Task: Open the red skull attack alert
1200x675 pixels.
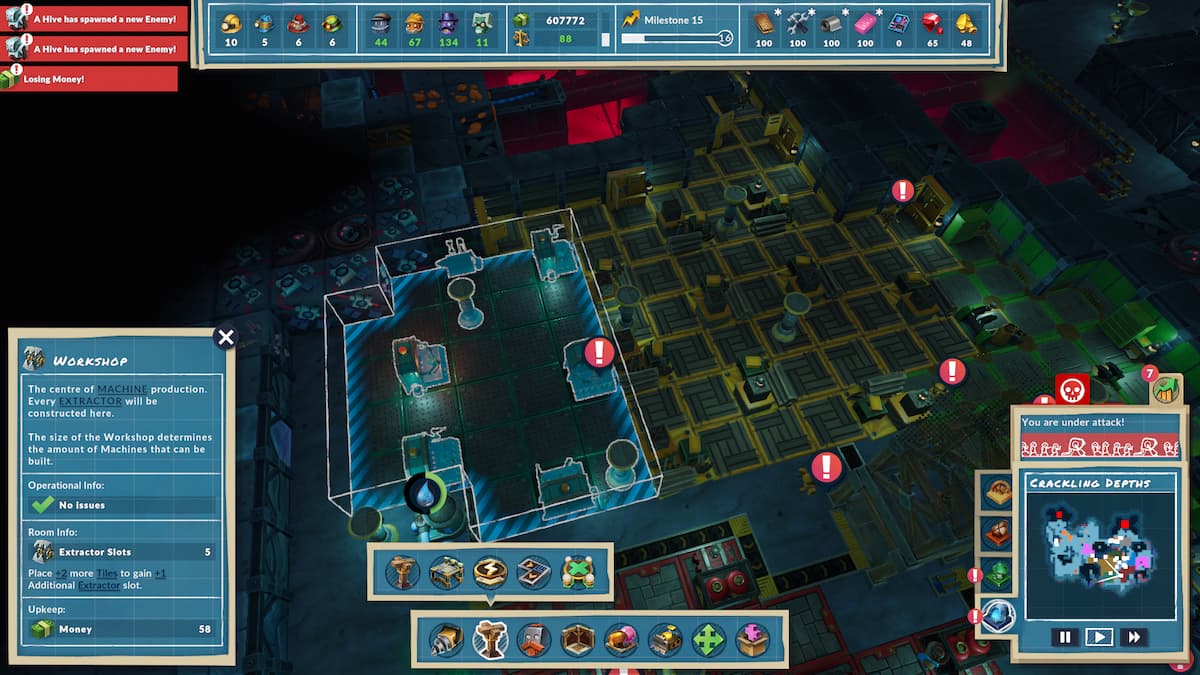Action: pos(1072,389)
